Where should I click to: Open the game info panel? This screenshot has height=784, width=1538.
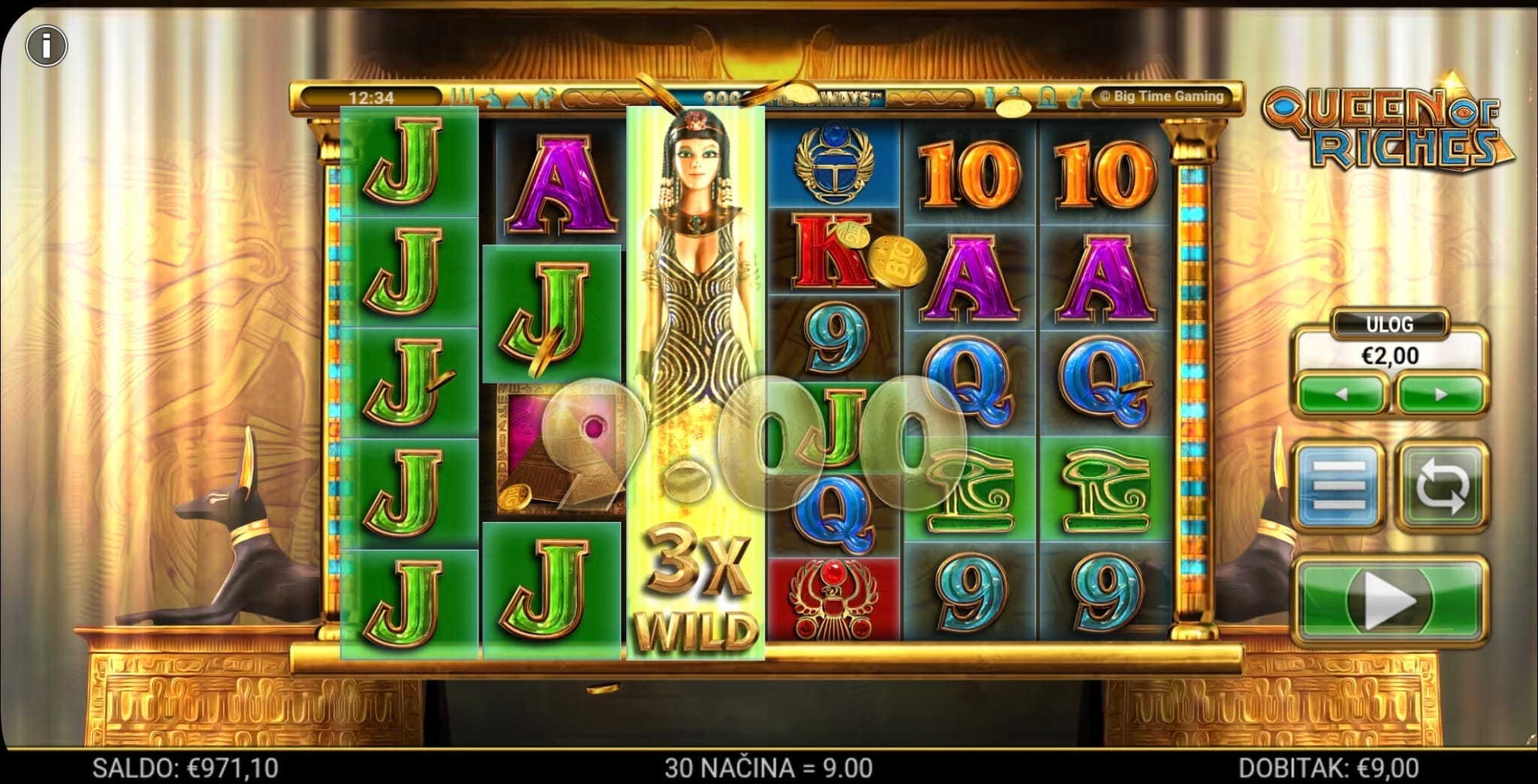click(47, 47)
